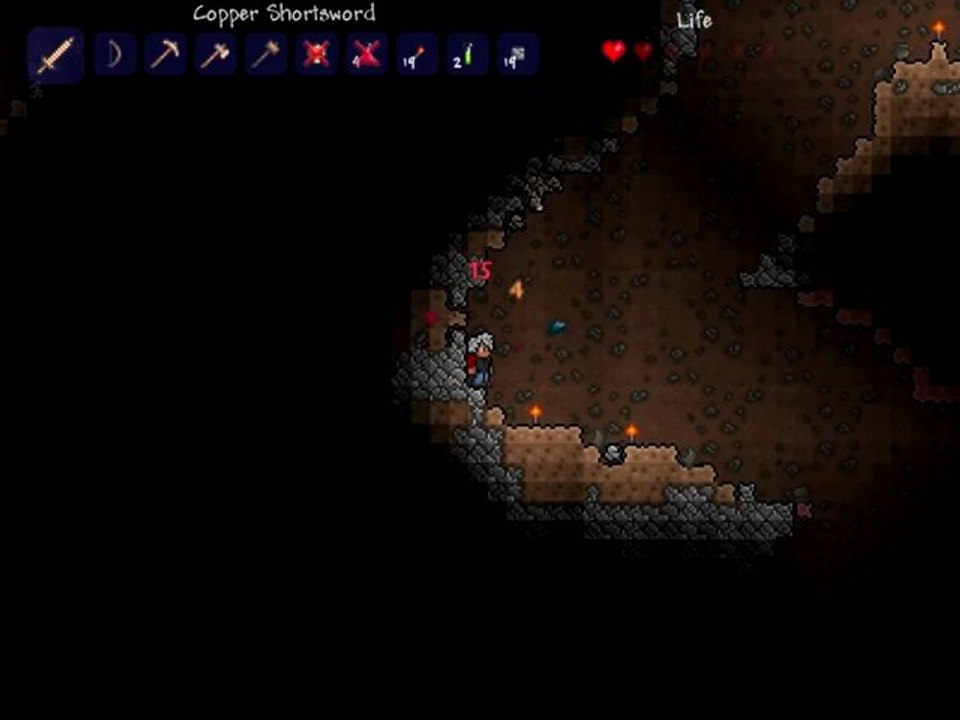
Task: Select the torch stack of 19
Action: point(417,54)
